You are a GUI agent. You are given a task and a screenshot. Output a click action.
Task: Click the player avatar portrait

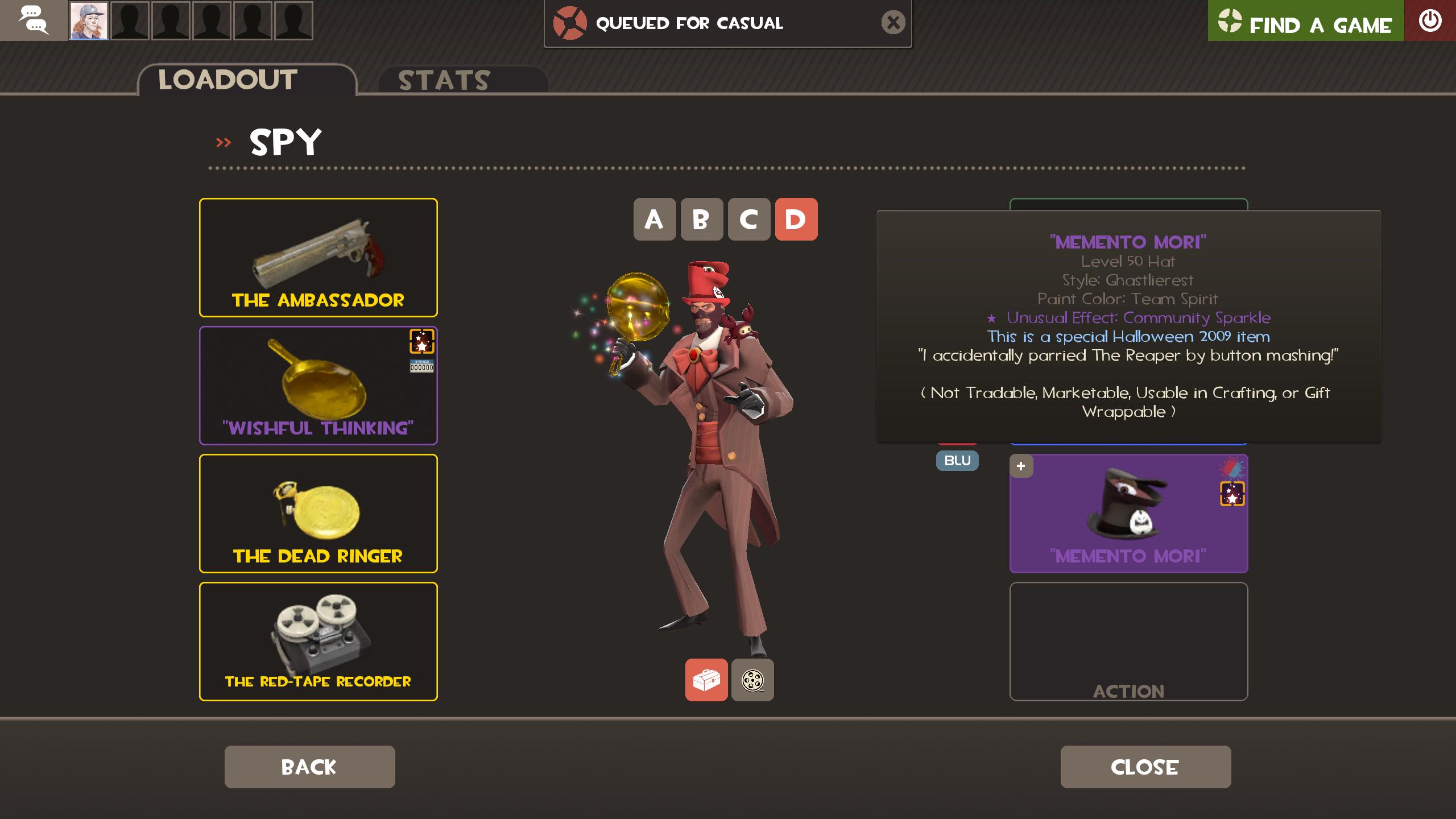[89, 20]
